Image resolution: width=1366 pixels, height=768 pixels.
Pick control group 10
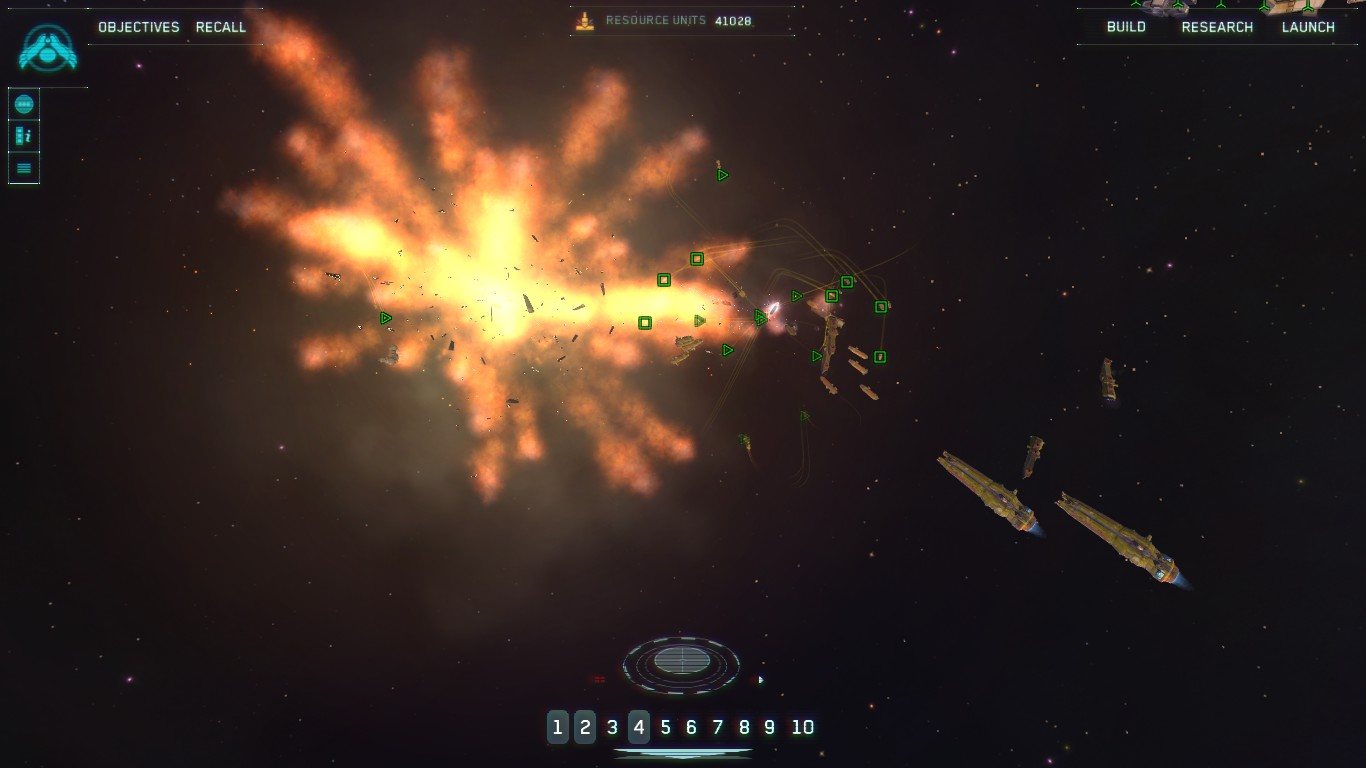803,727
